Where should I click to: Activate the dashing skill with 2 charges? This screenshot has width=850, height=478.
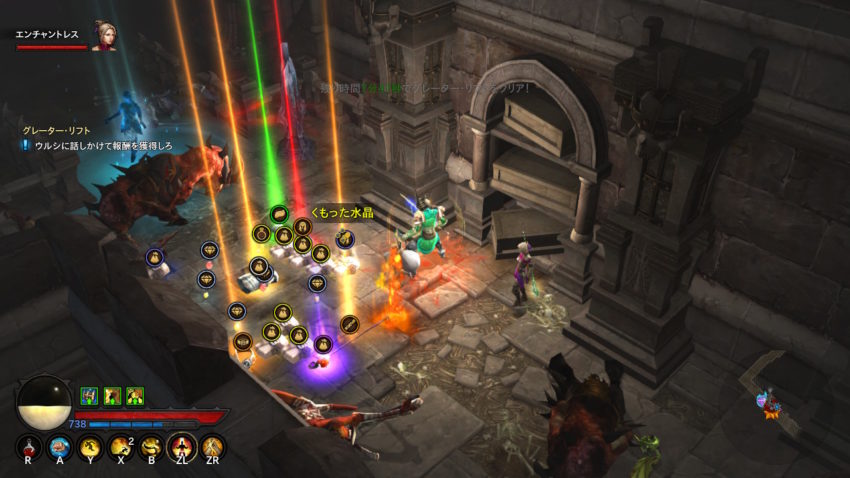coord(121,446)
